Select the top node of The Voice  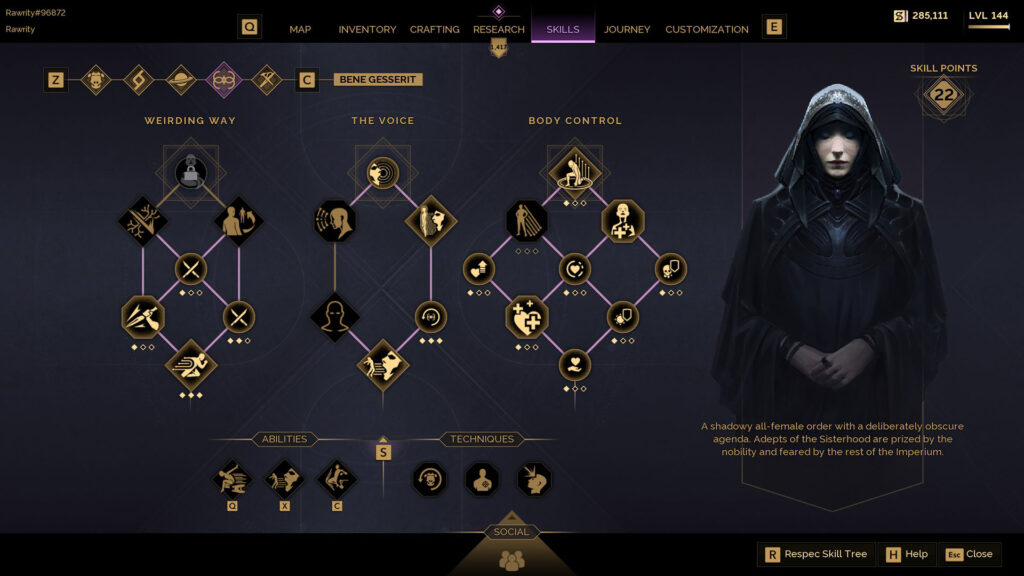click(382, 172)
